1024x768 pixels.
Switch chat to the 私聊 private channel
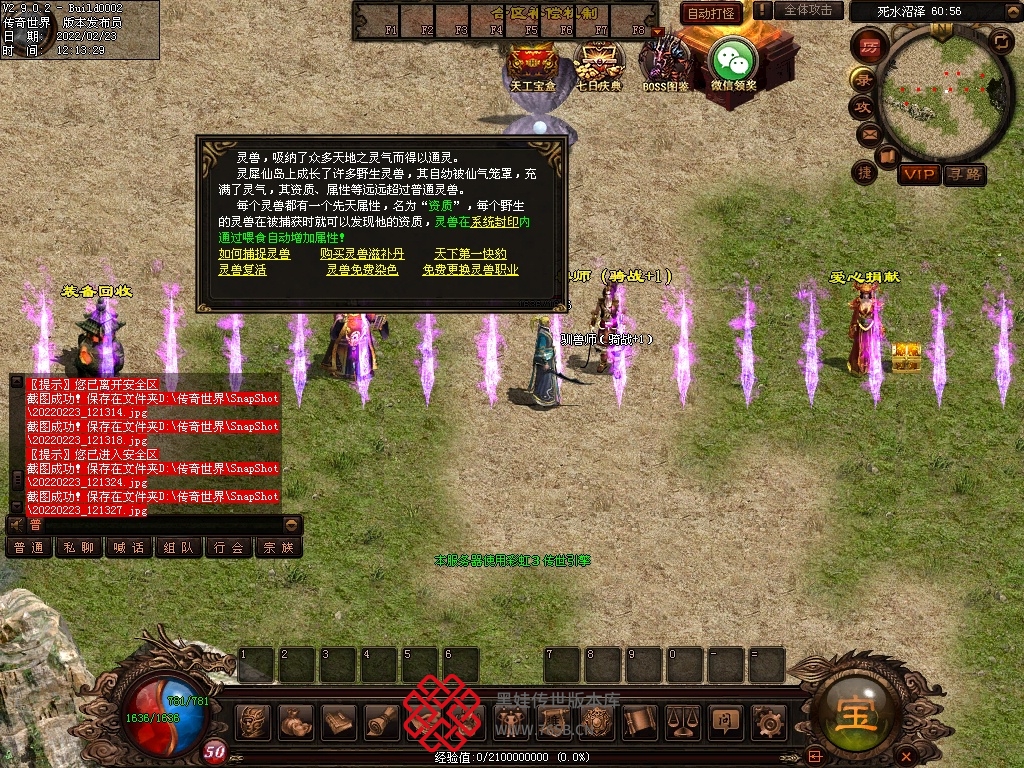click(79, 547)
